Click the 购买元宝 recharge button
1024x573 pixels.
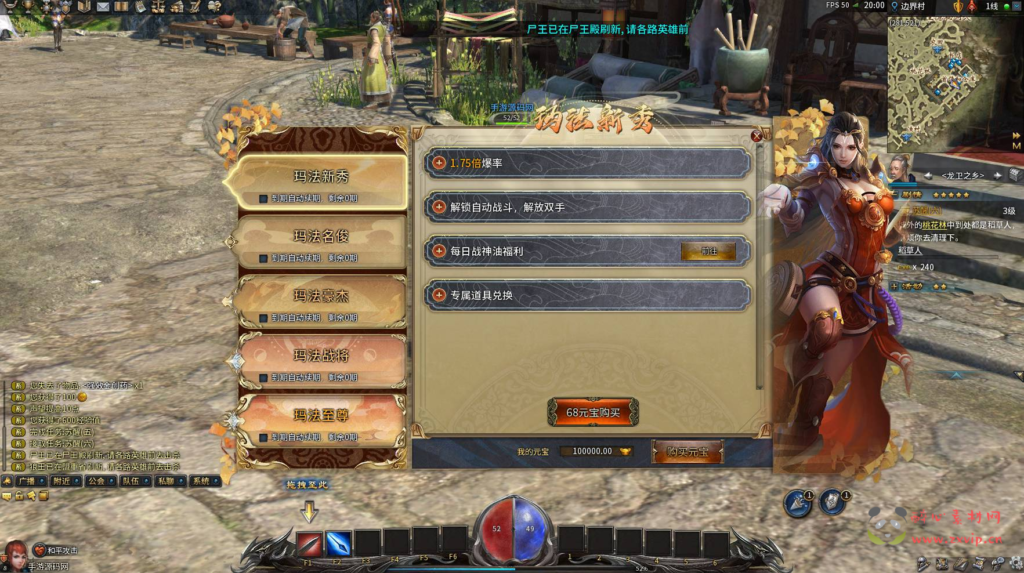click(687, 451)
